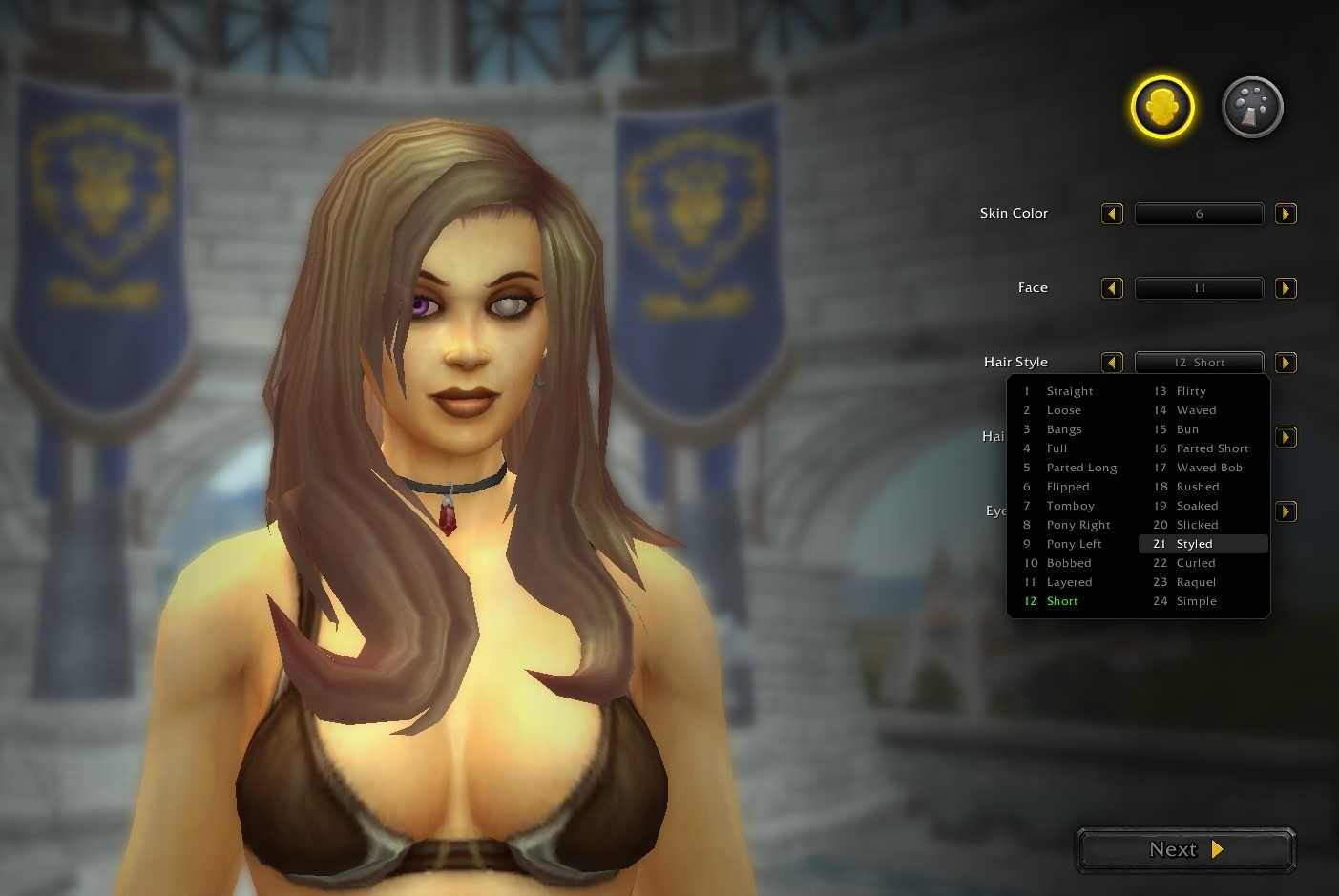Click the right arrow beside Face

(1286, 287)
